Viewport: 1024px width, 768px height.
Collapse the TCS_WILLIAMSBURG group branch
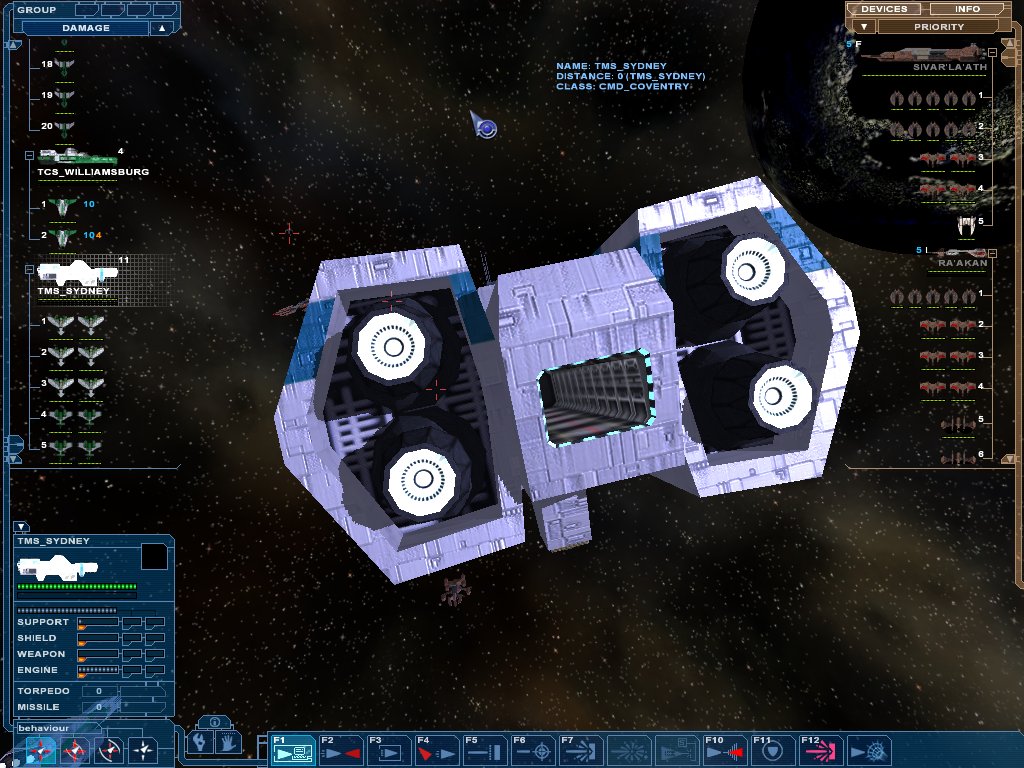(x=29, y=156)
